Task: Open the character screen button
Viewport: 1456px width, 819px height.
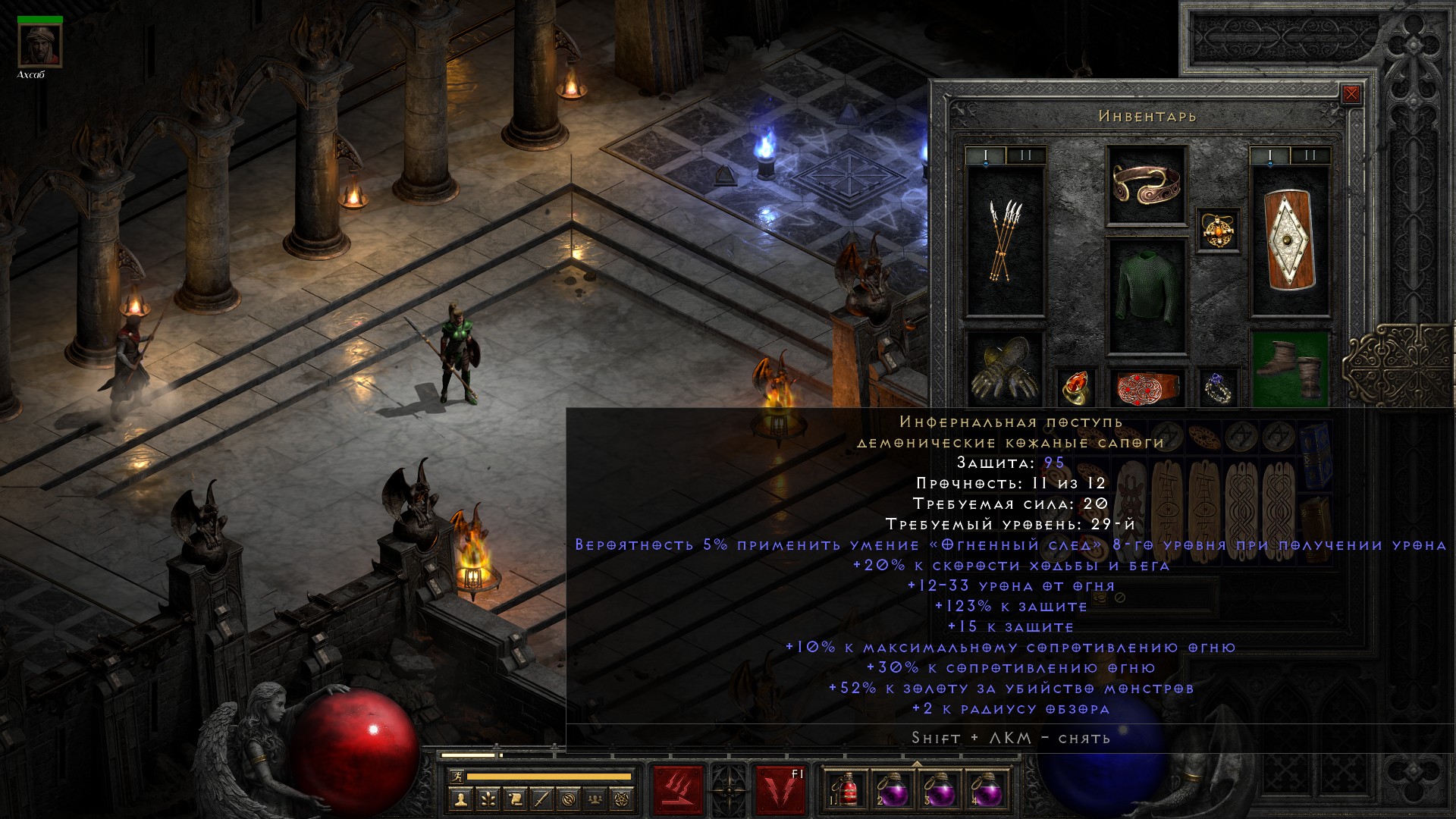Action: pyautogui.click(x=461, y=798)
